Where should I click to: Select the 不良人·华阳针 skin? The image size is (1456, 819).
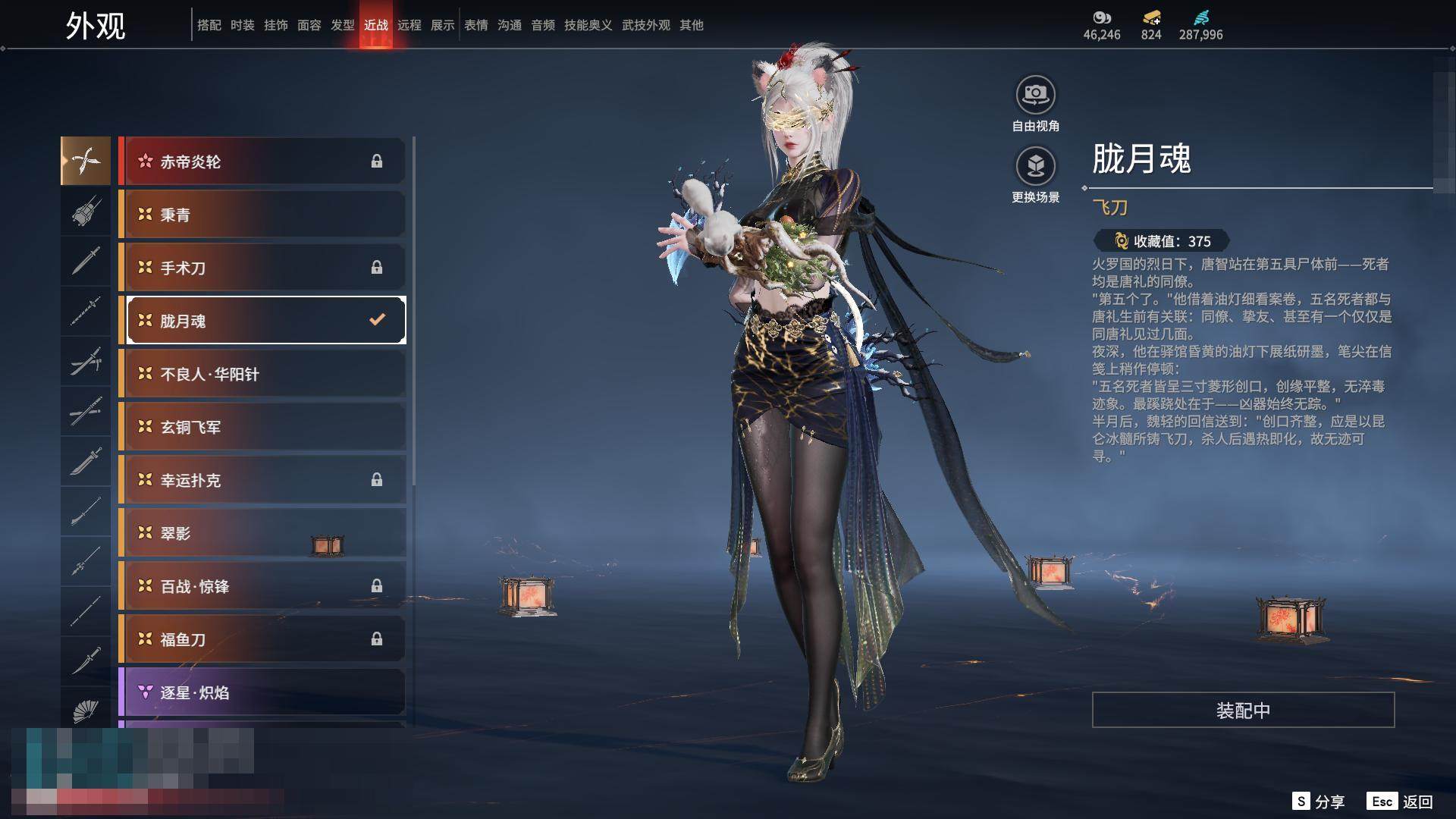[262, 374]
